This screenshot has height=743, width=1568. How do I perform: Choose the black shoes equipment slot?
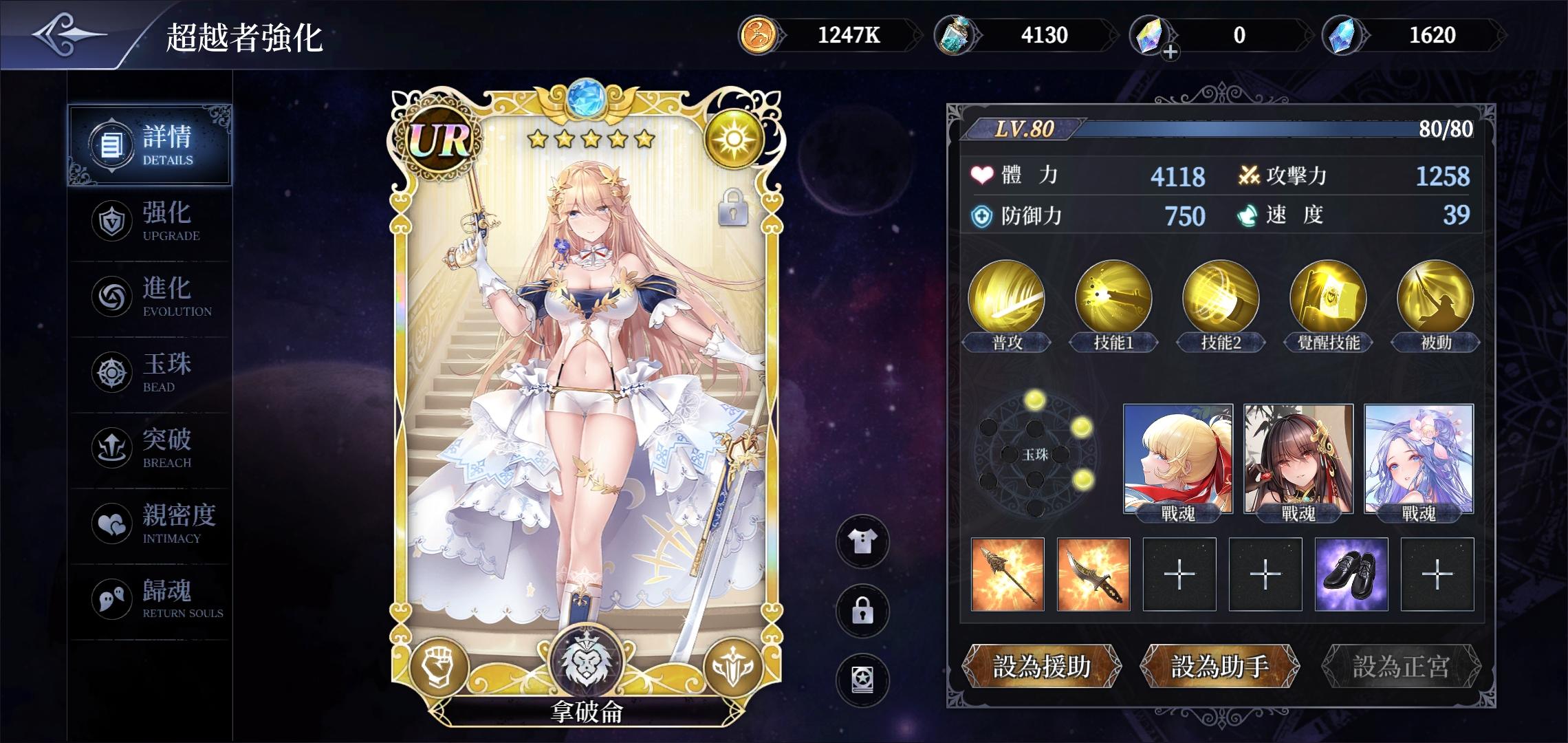(x=1351, y=574)
